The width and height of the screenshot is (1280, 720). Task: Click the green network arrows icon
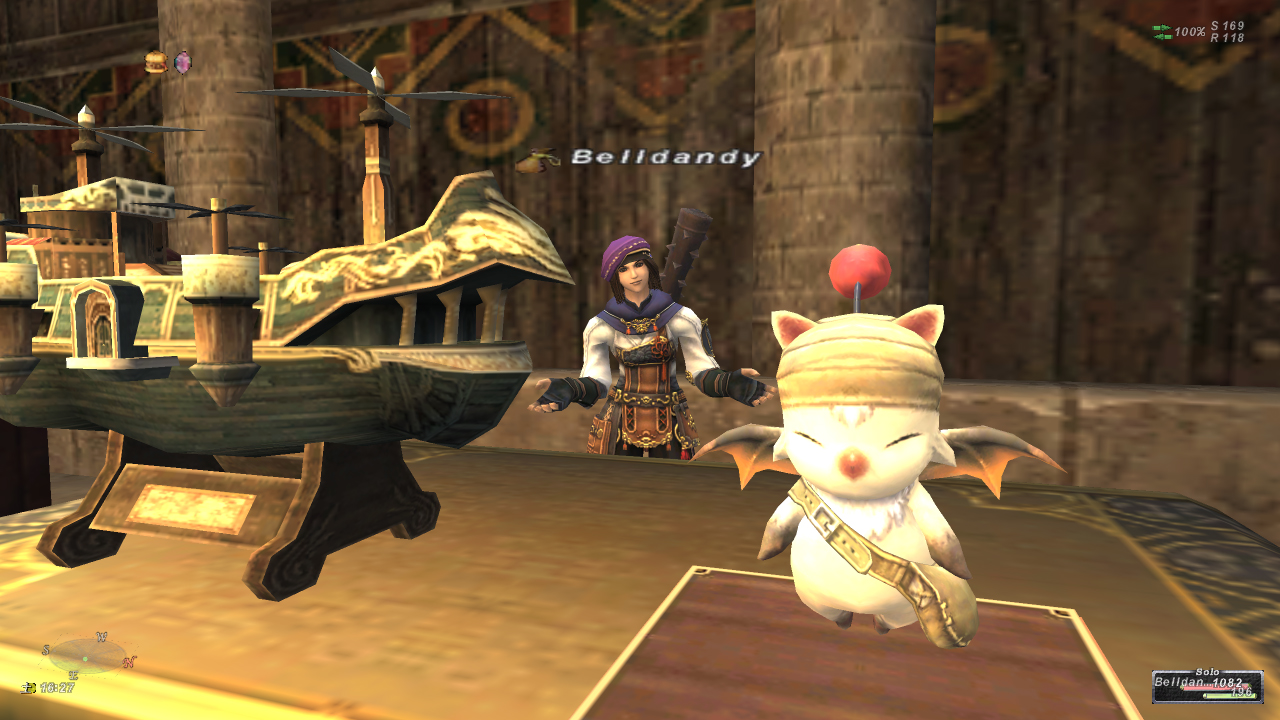tap(1161, 32)
